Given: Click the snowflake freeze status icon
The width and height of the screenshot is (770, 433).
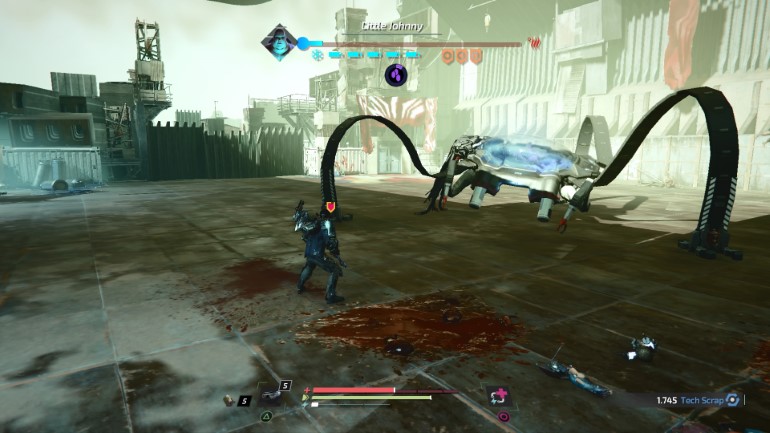Looking at the screenshot, I should point(318,55).
